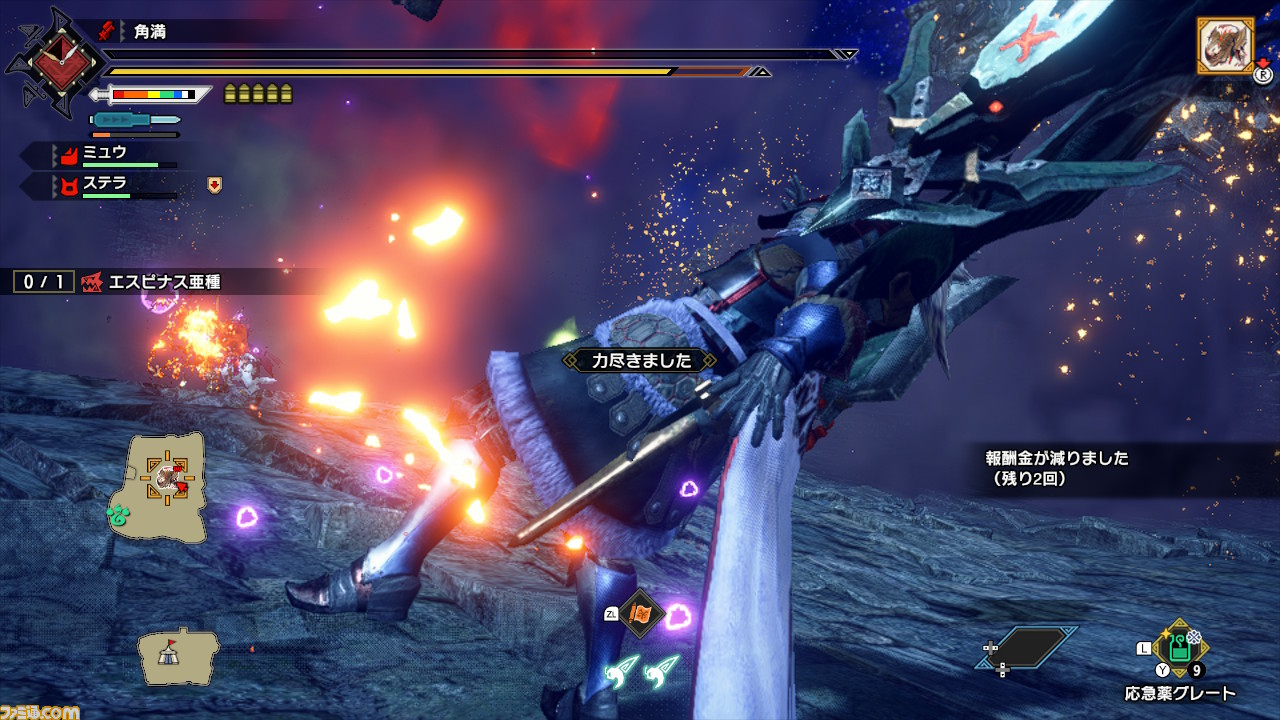
Task: Click the 力尽きました notification banner
Action: [x=640, y=360]
